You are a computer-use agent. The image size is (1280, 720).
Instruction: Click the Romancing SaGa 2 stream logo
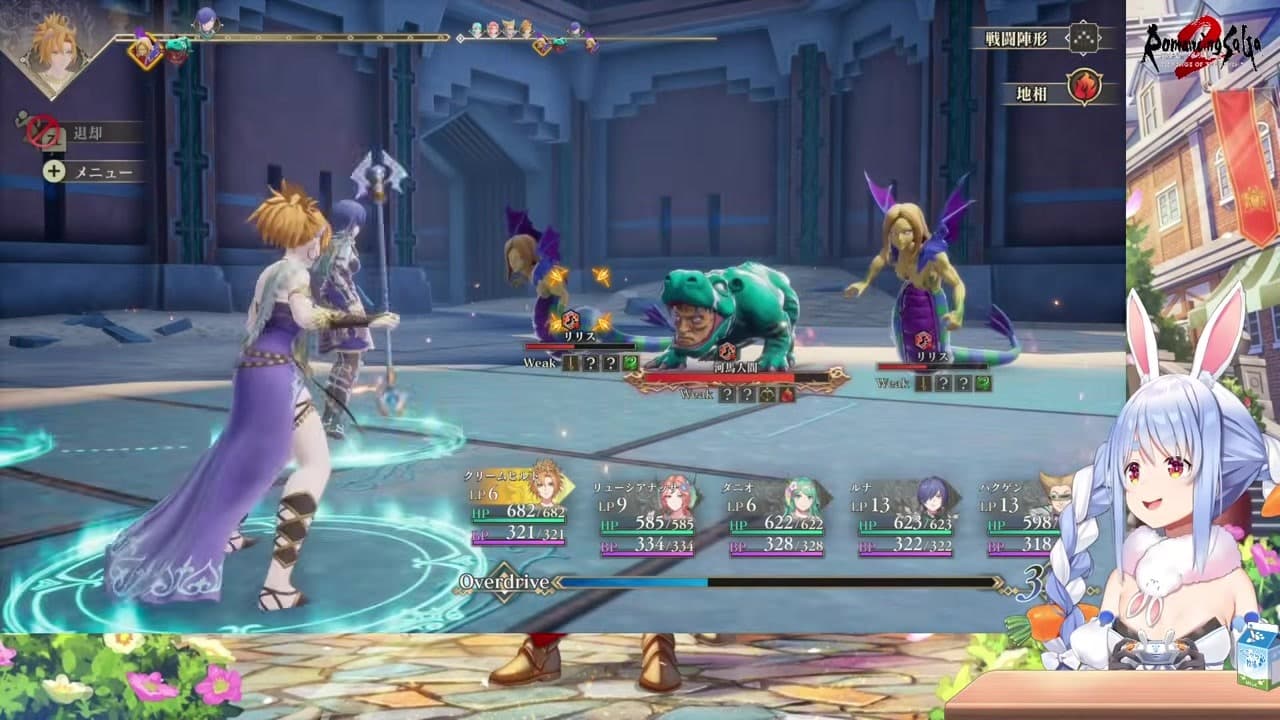(1201, 50)
